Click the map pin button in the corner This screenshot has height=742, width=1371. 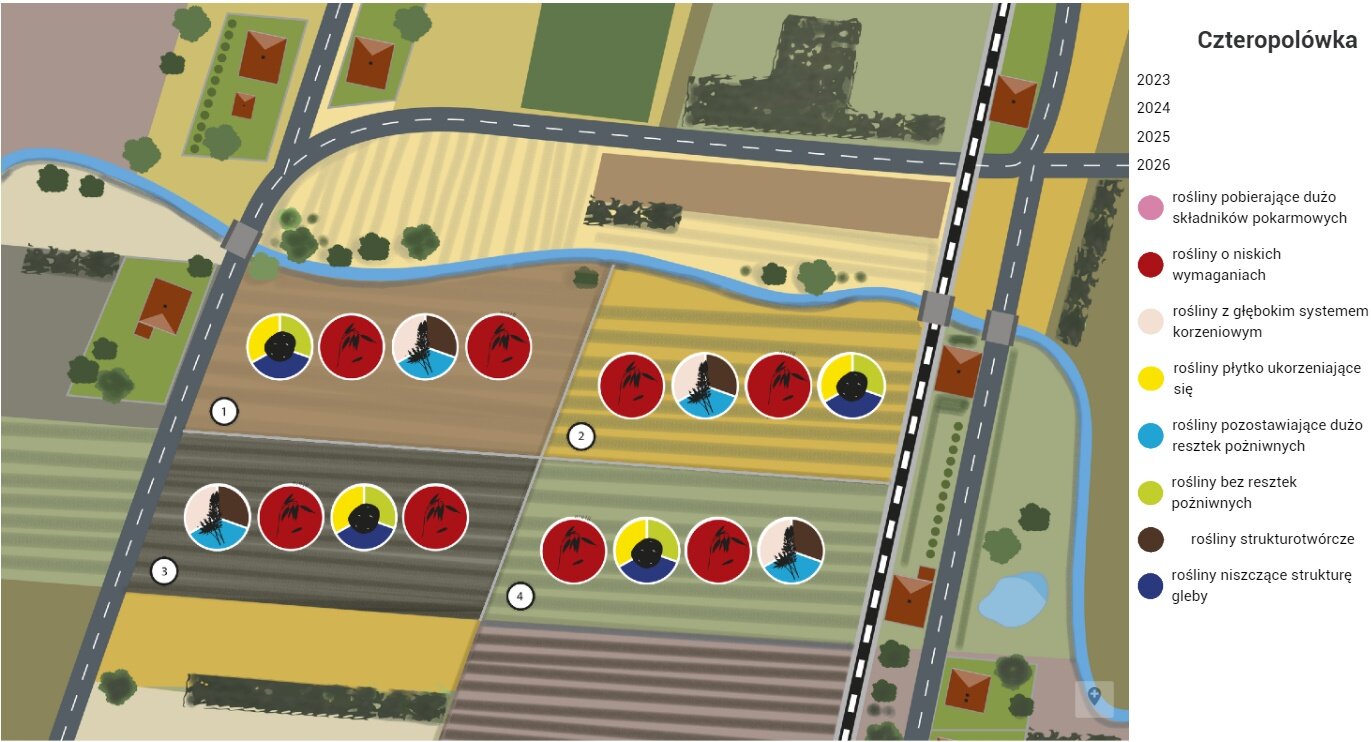pos(1094,696)
